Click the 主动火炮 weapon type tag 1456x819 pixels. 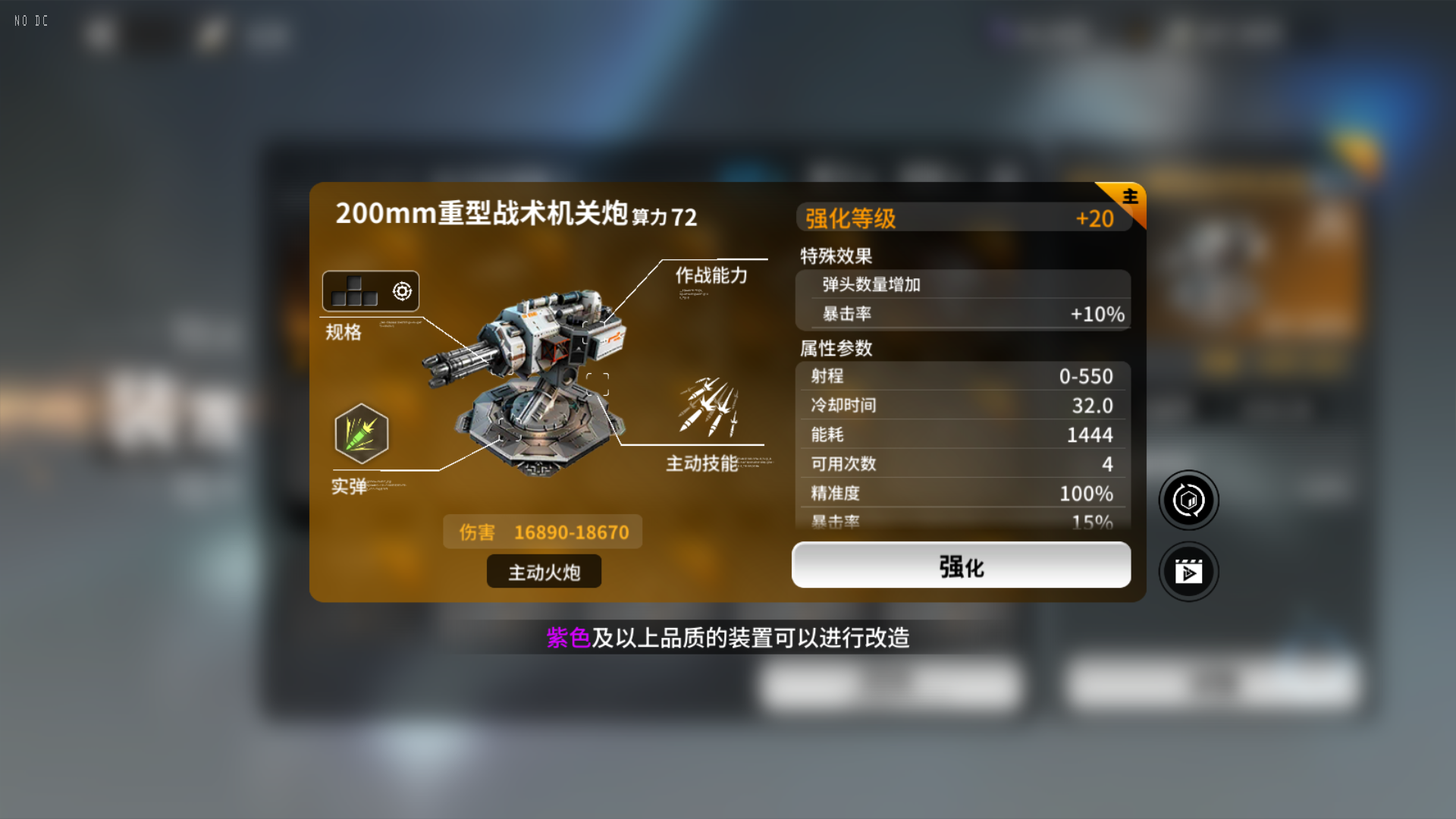(x=543, y=572)
